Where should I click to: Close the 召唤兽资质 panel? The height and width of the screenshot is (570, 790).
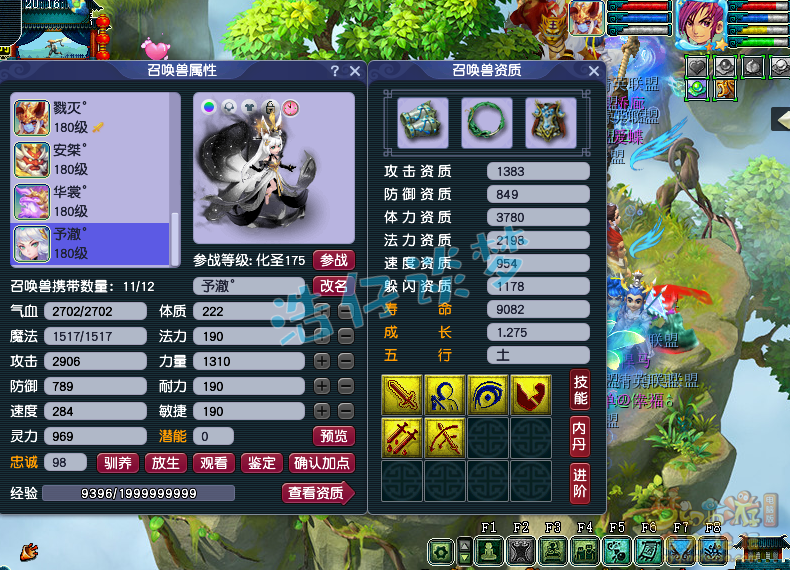click(594, 71)
